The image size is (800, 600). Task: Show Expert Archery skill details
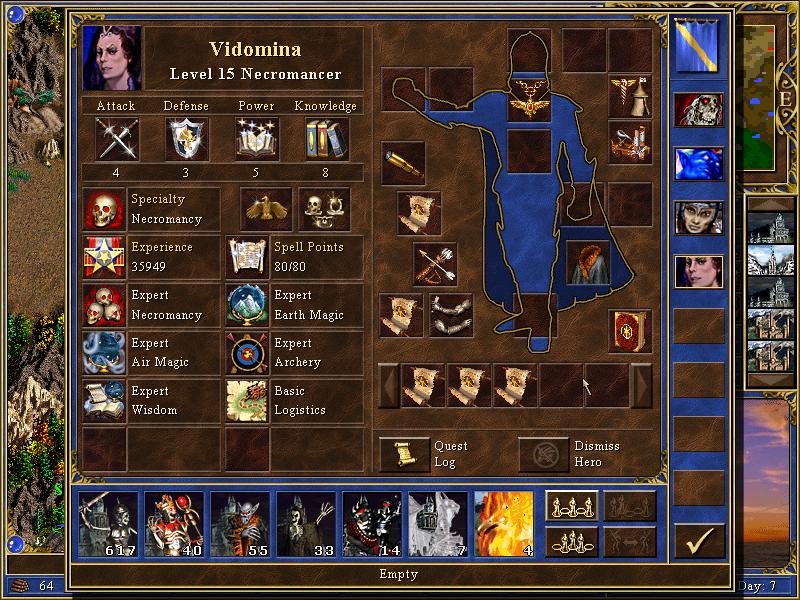click(x=247, y=353)
